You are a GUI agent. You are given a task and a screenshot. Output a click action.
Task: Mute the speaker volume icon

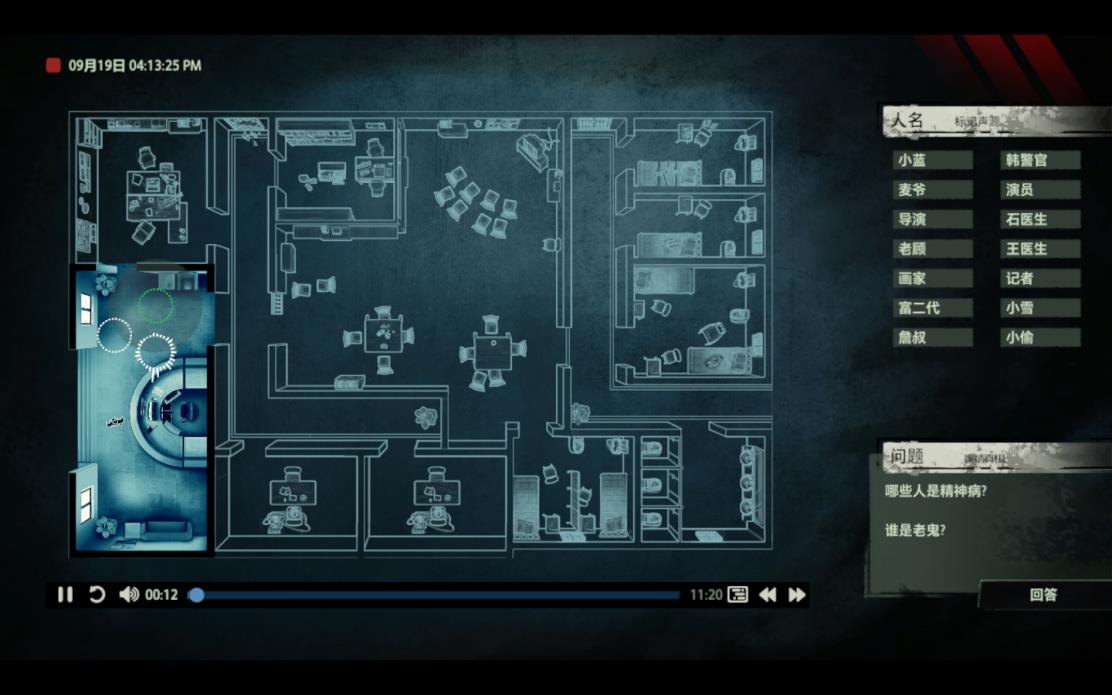pyautogui.click(x=128, y=595)
